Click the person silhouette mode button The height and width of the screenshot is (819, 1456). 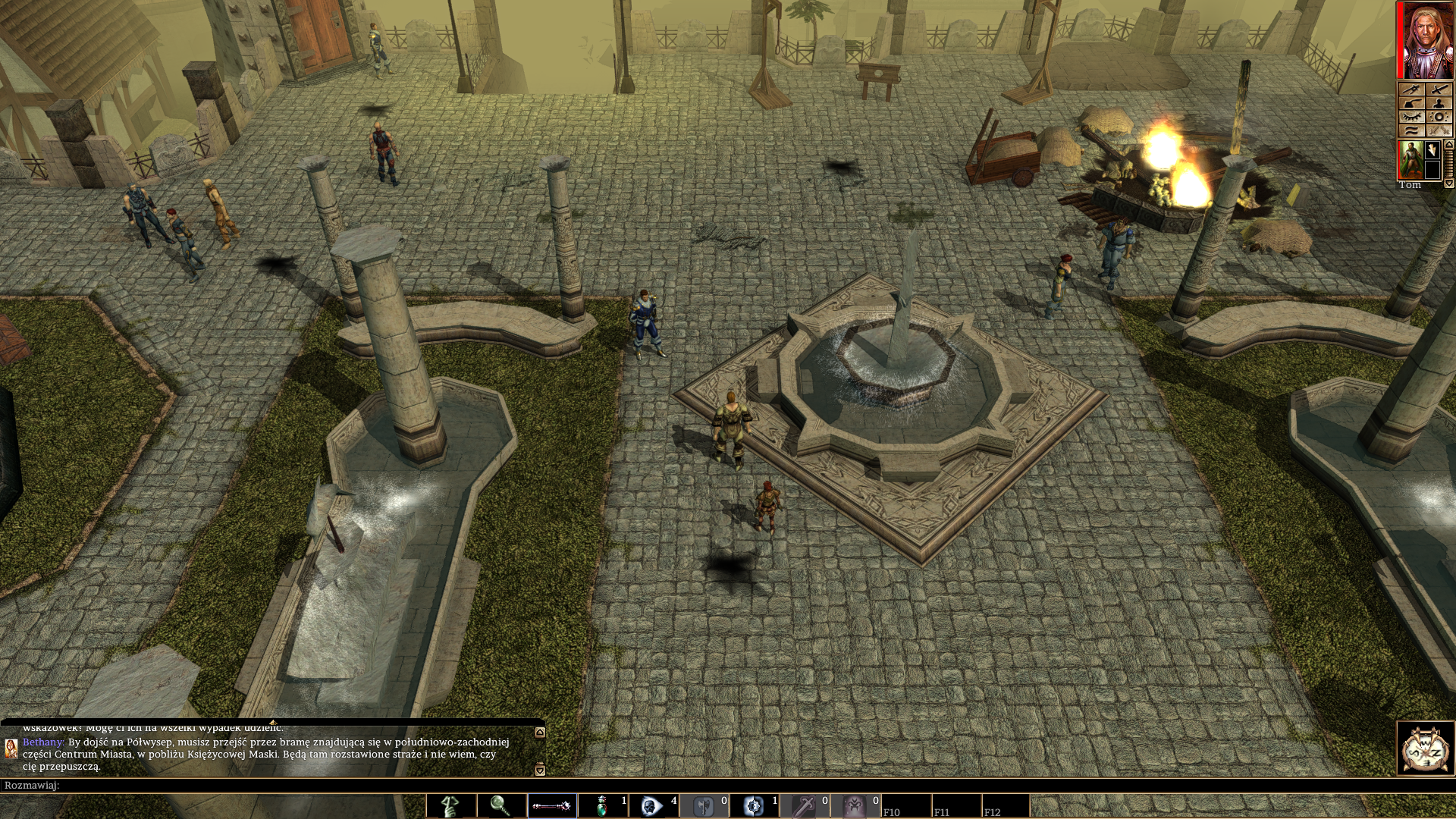click(x=1439, y=103)
